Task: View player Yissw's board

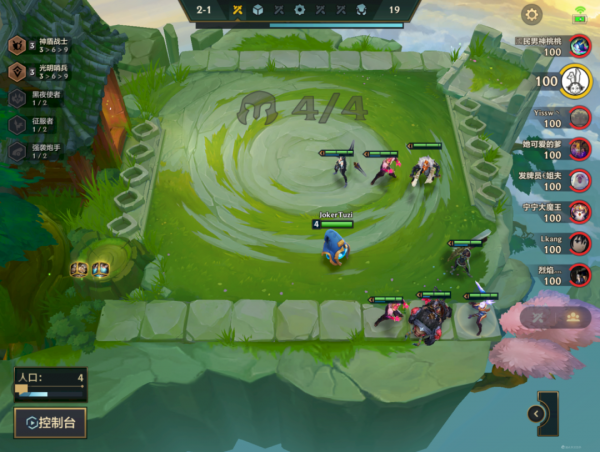Action: [x=579, y=118]
